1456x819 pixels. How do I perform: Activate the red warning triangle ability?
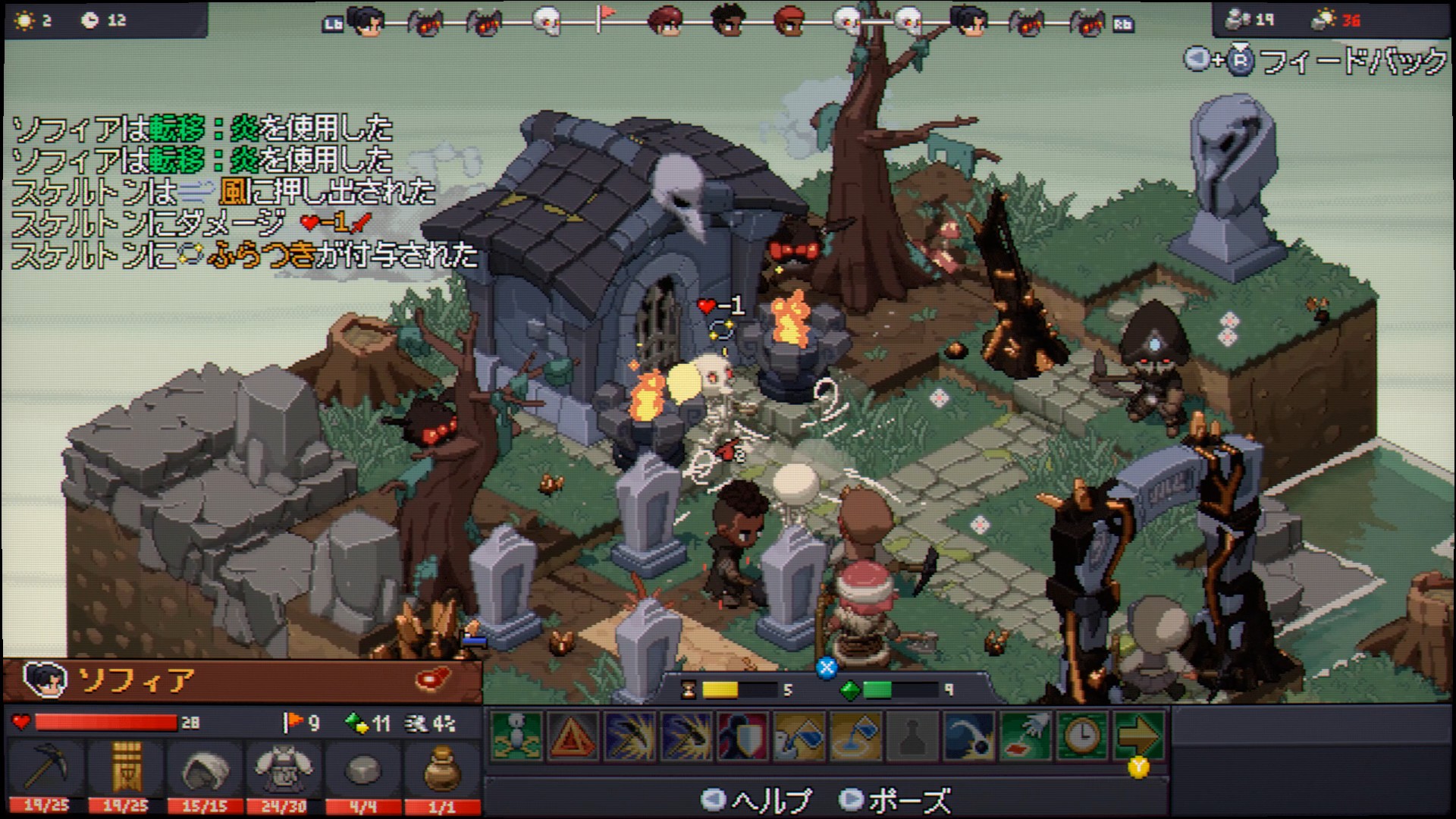[x=573, y=735]
